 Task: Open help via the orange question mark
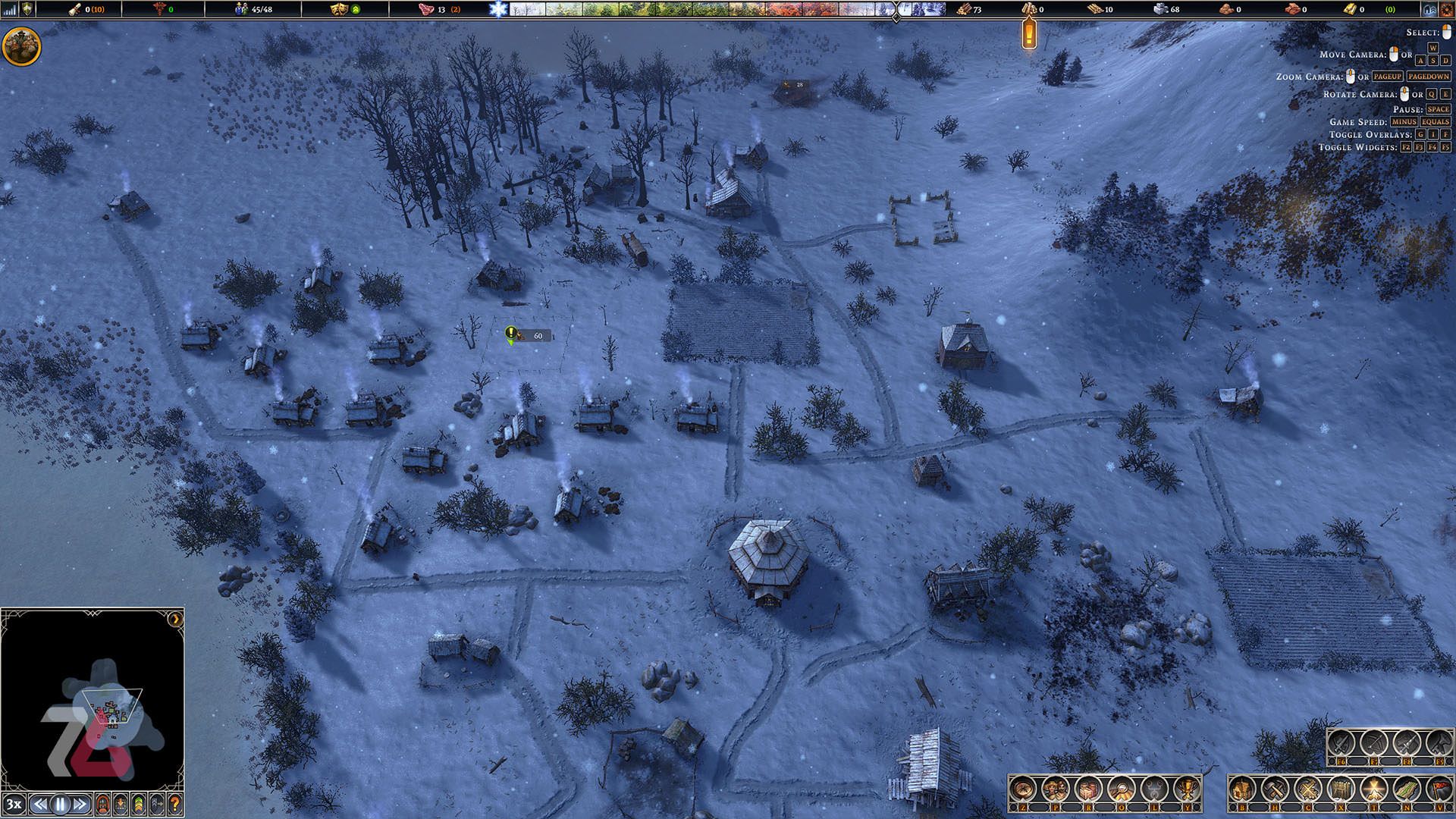[174, 805]
